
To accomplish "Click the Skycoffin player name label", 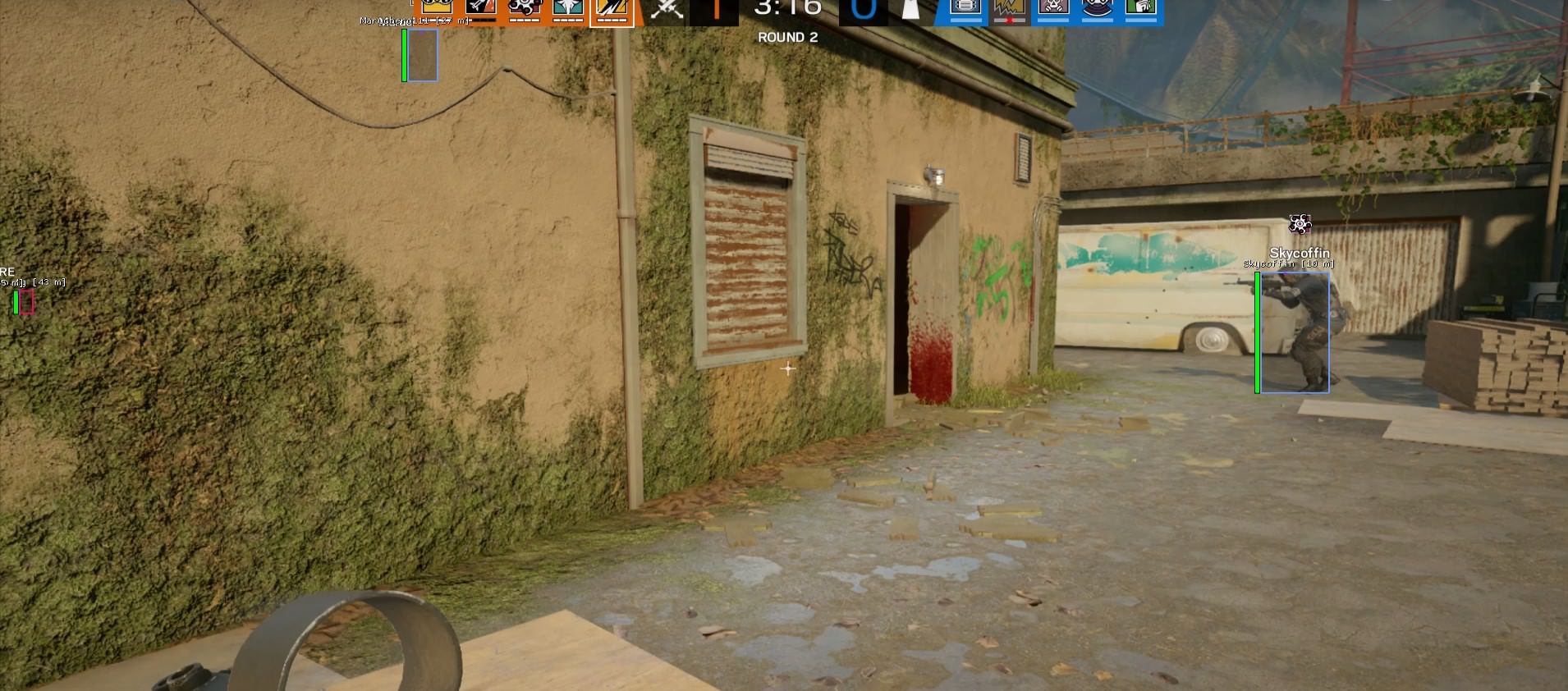I will pyautogui.click(x=1300, y=253).
